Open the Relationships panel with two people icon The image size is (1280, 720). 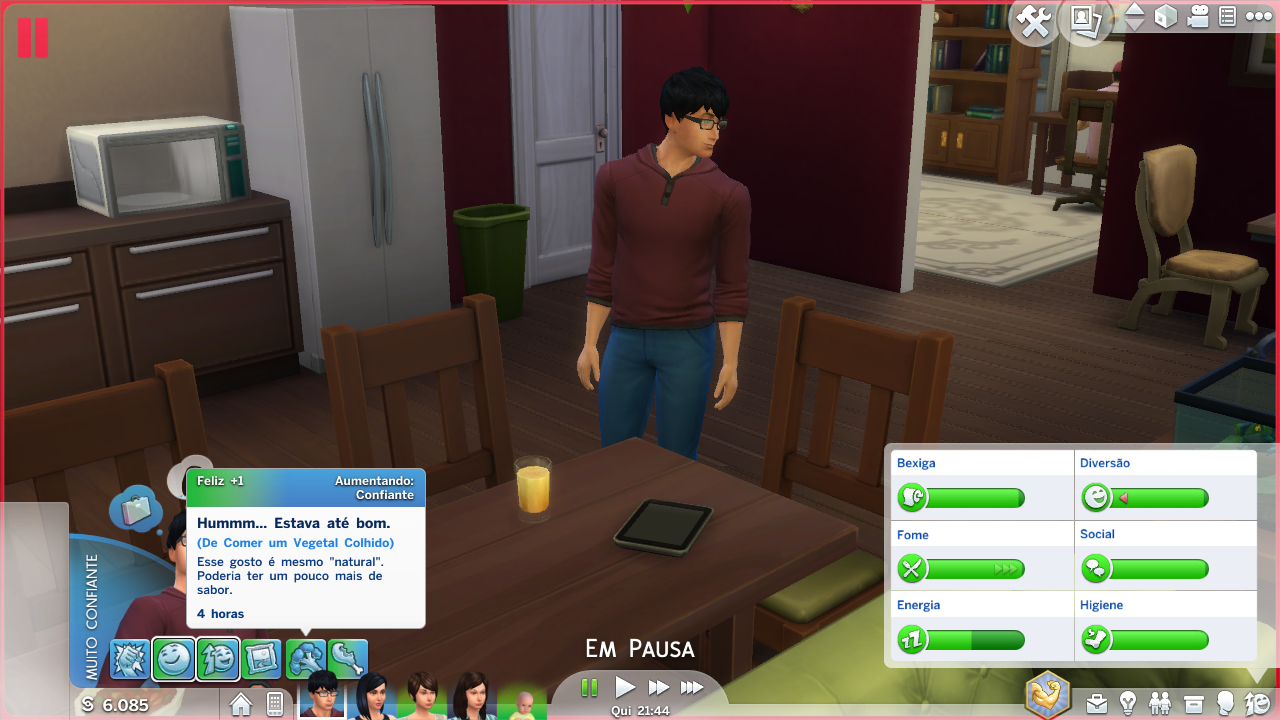click(x=1161, y=703)
